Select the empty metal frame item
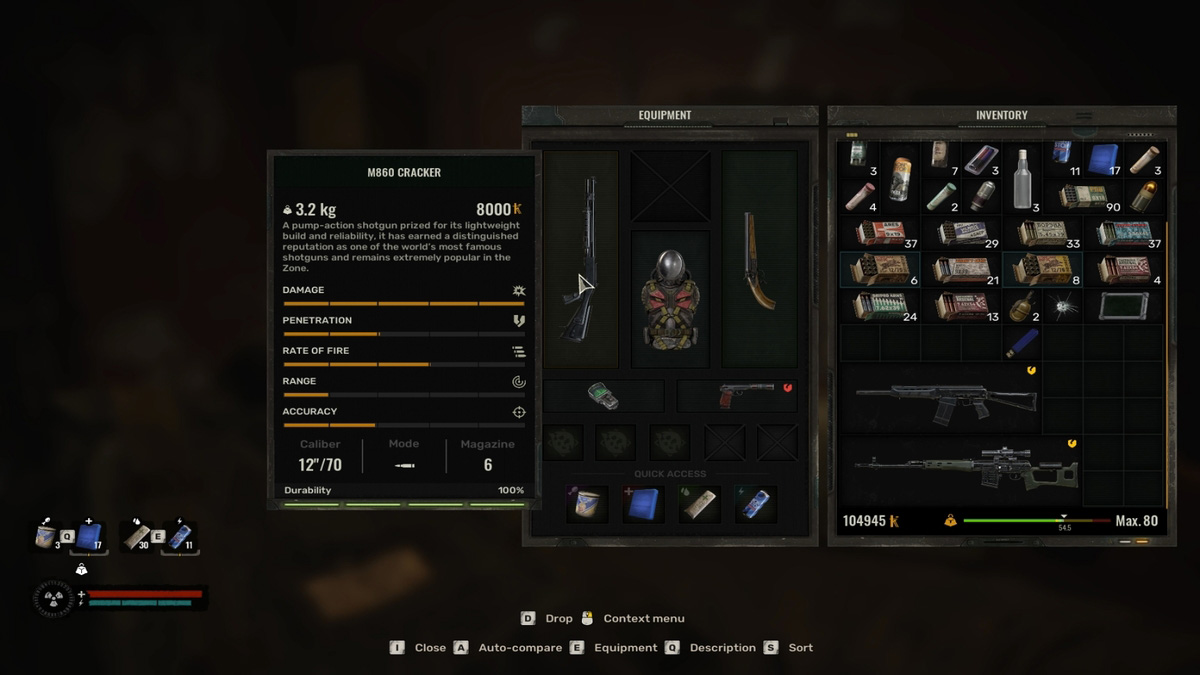The image size is (1200, 675). click(x=1124, y=306)
